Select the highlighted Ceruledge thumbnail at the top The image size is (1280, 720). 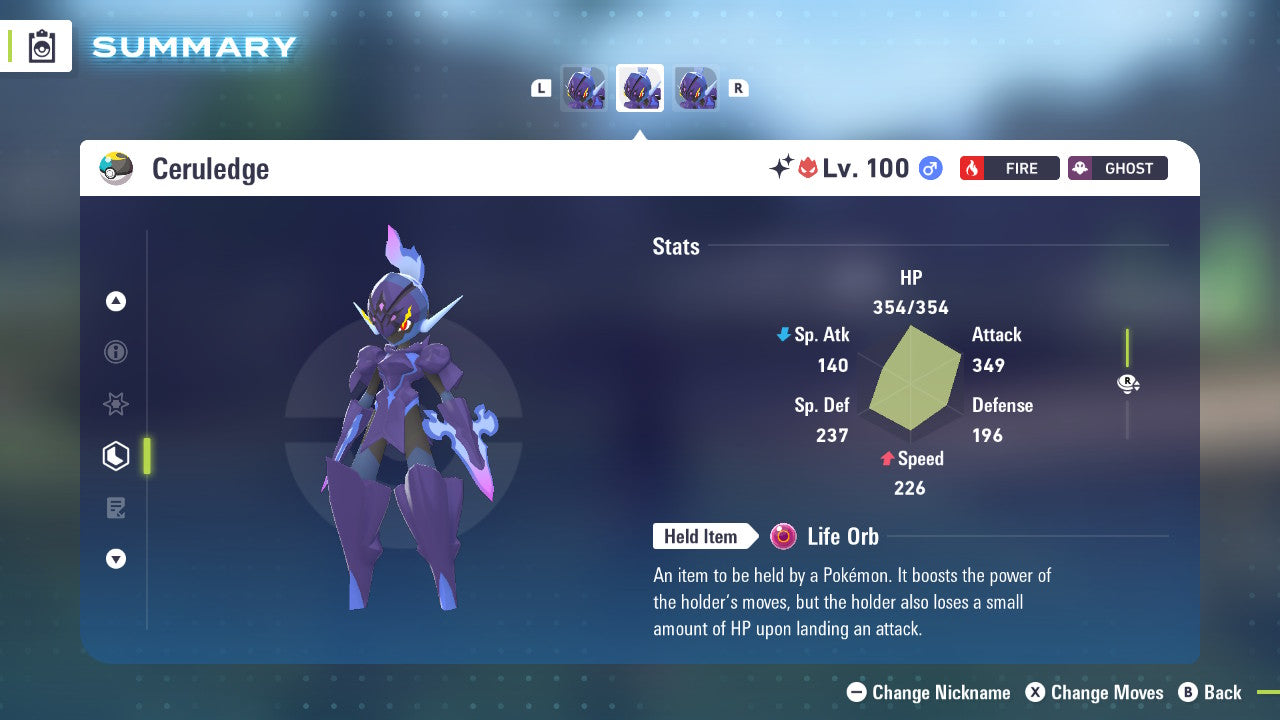[x=639, y=87]
